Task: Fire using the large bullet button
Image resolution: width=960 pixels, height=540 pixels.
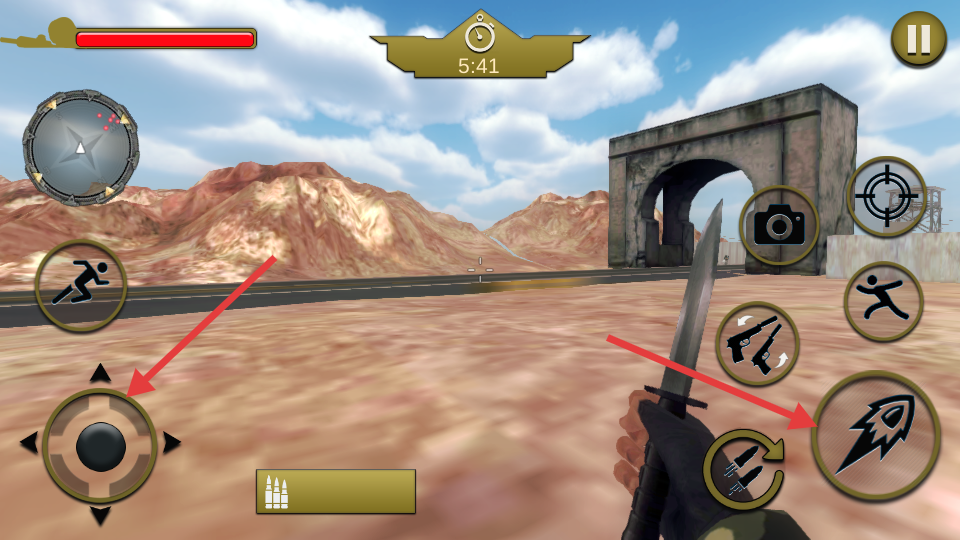Action: [x=876, y=436]
